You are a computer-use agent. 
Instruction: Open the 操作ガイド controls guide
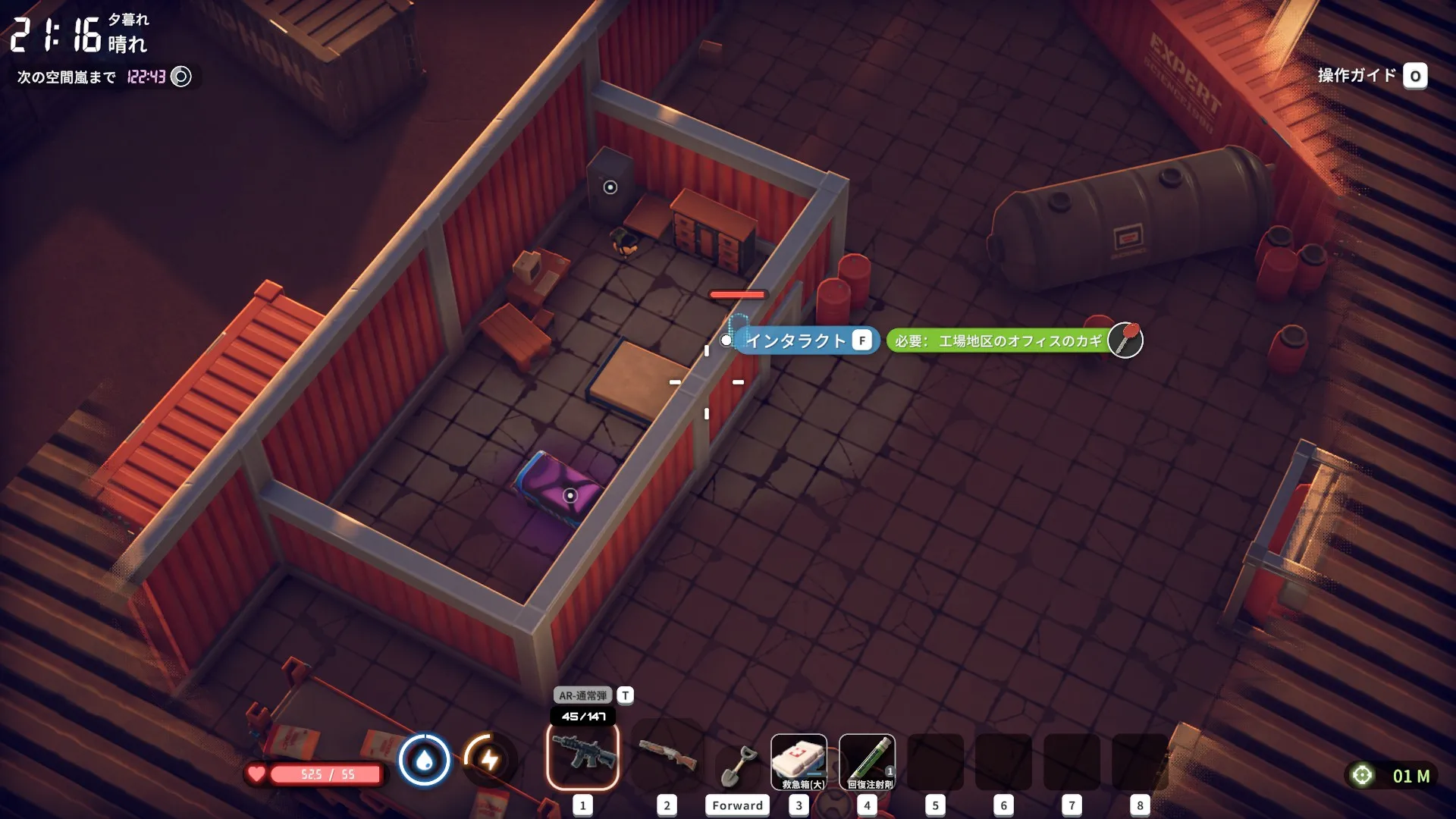click(x=1371, y=76)
